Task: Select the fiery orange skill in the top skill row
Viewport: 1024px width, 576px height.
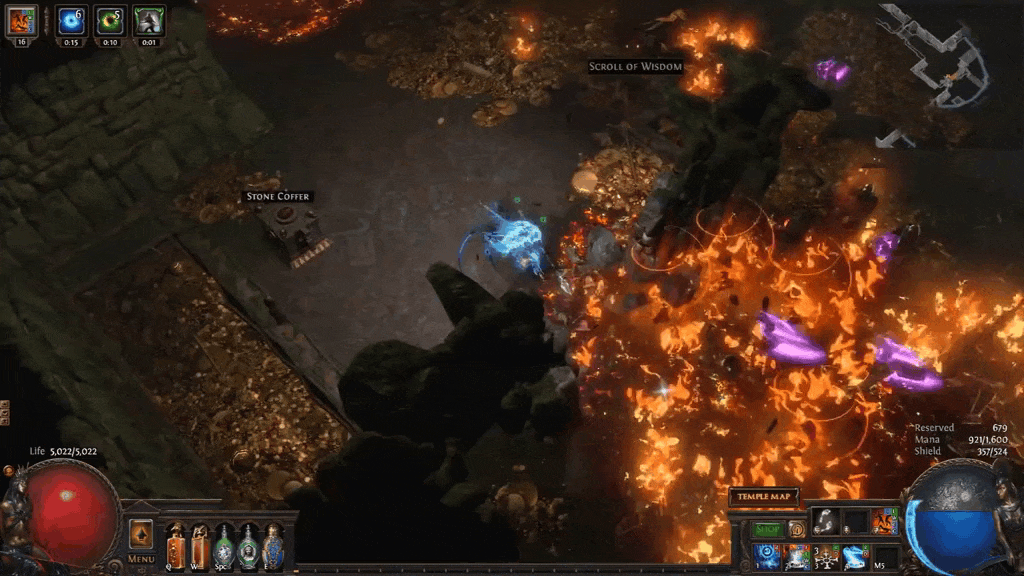Action: 885,521
